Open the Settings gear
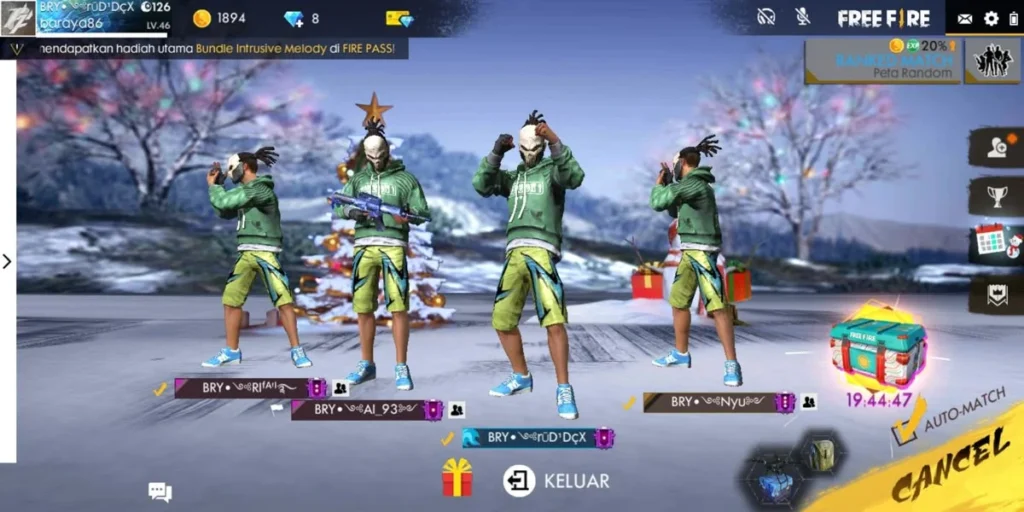Image resolution: width=1024 pixels, height=512 pixels. point(991,18)
